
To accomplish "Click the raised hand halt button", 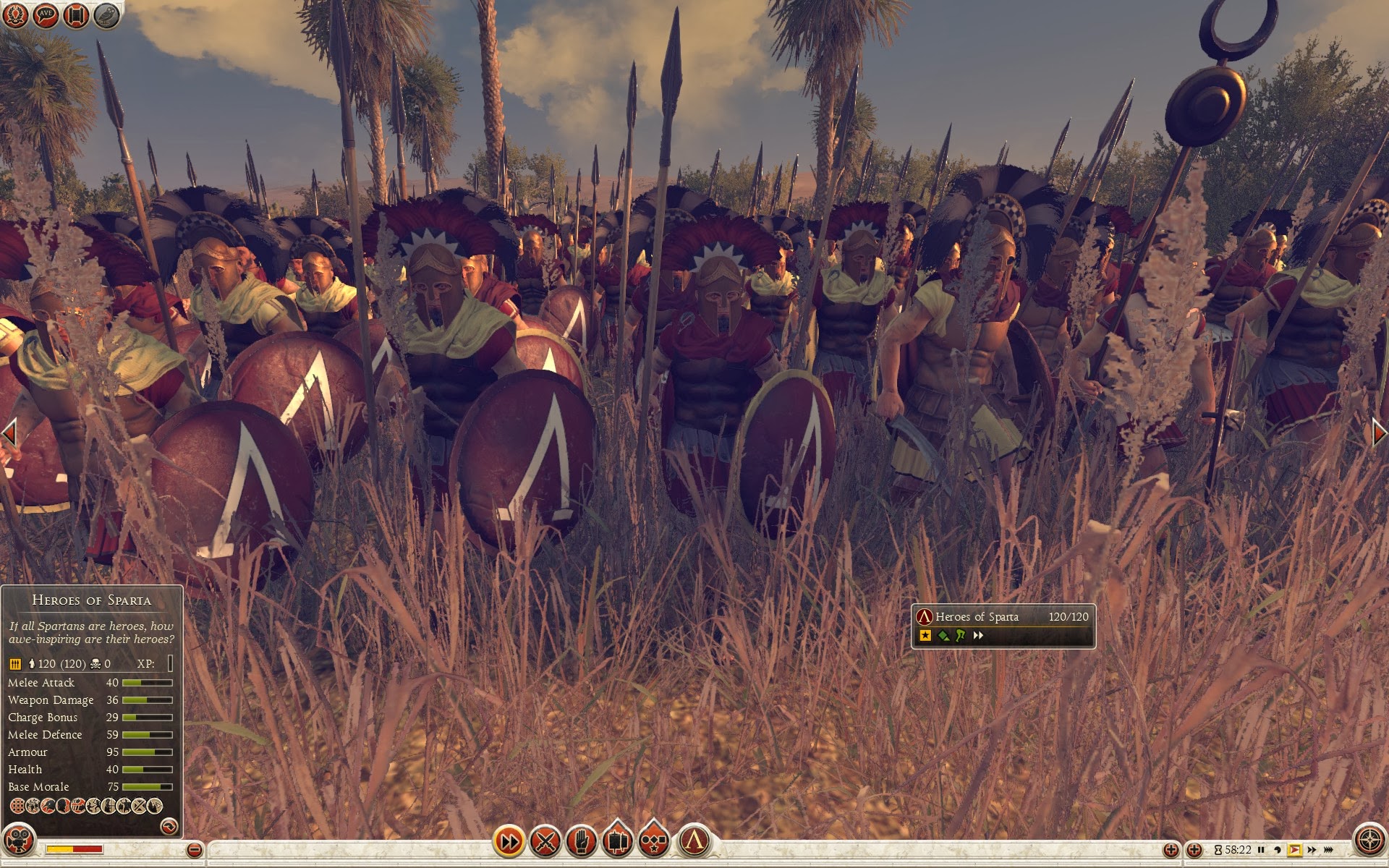I will coord(582,841).
